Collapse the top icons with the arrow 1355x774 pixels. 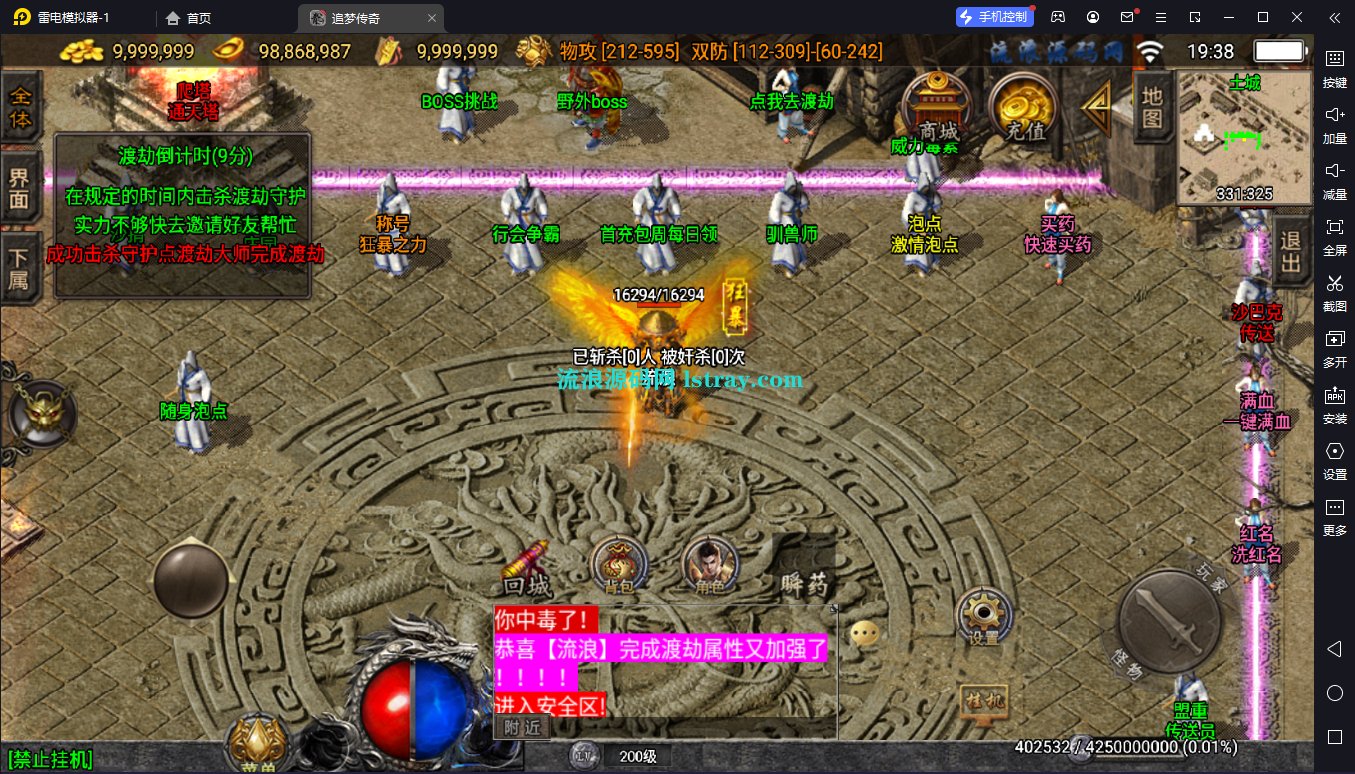[x=1098, y=106]
